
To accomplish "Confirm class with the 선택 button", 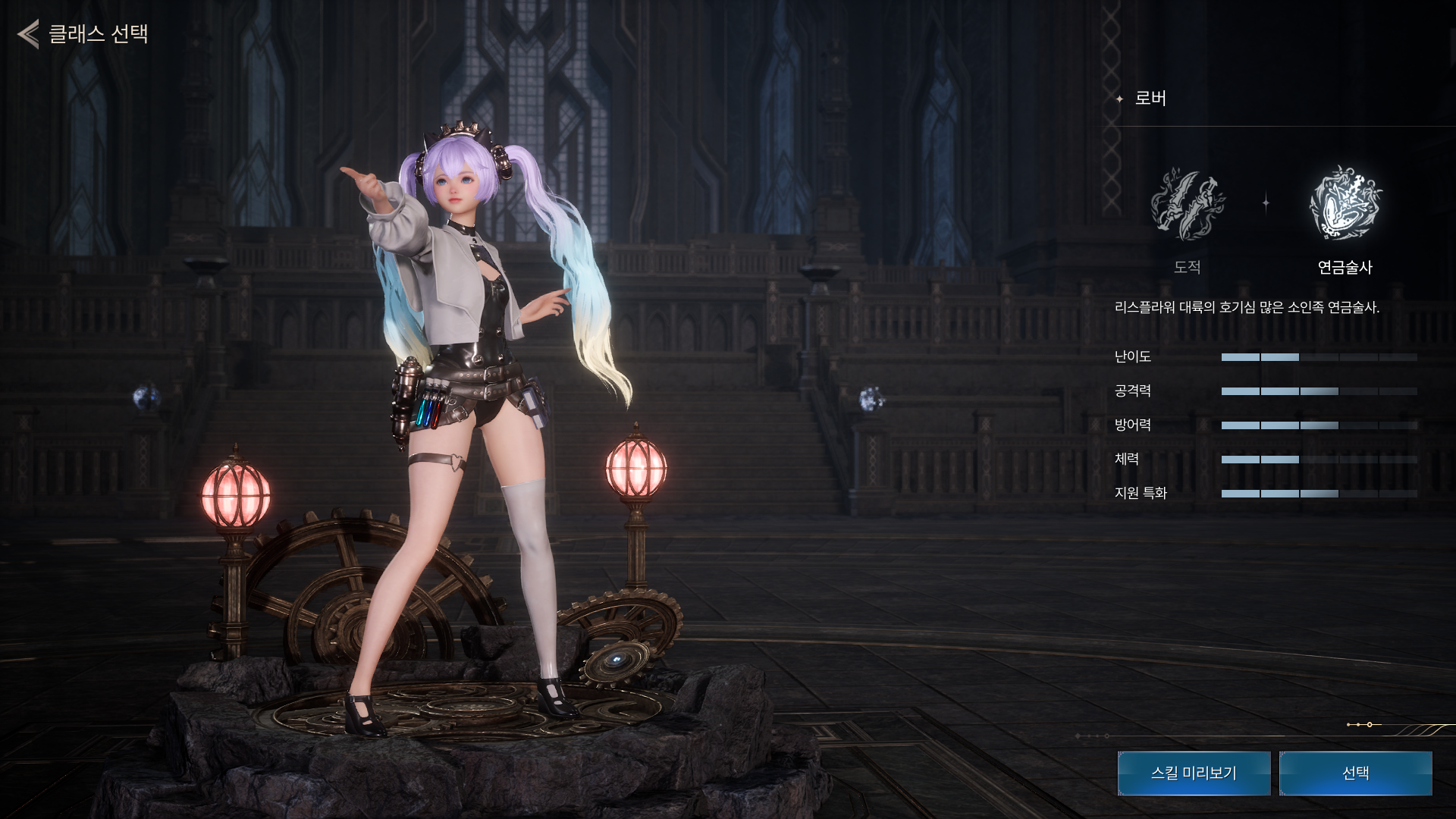I will pos(1355,773).
